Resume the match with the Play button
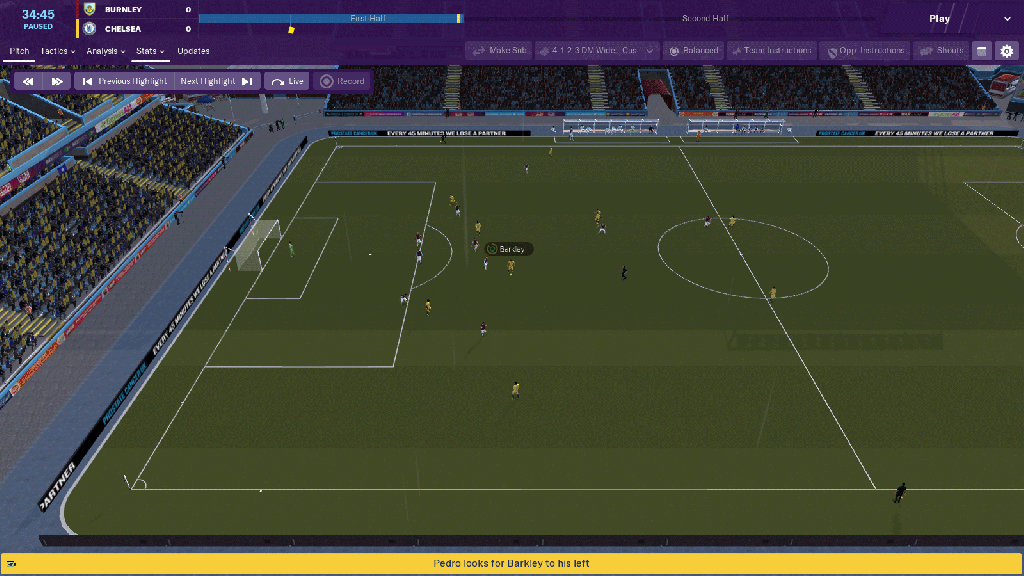The height and width of the screenshot is (576, 1024). point(939,19)
